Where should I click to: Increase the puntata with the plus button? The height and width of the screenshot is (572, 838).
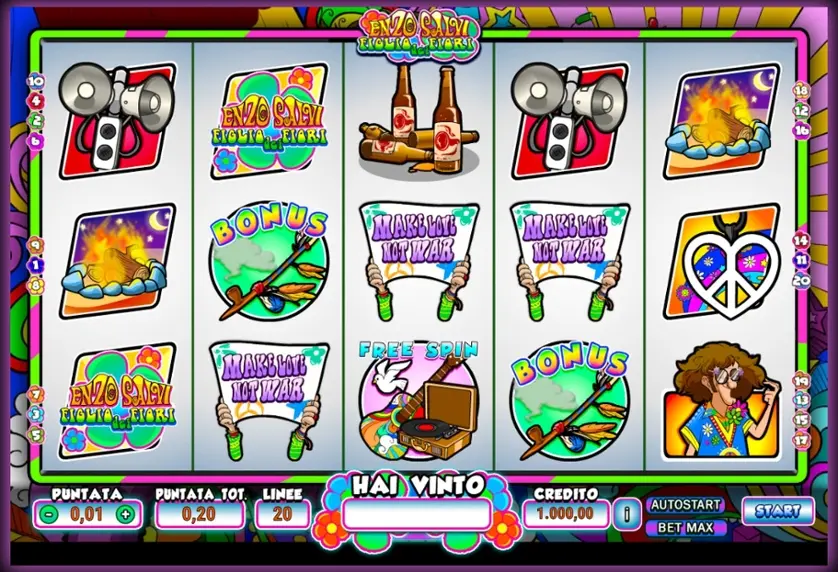click(125, 515)
